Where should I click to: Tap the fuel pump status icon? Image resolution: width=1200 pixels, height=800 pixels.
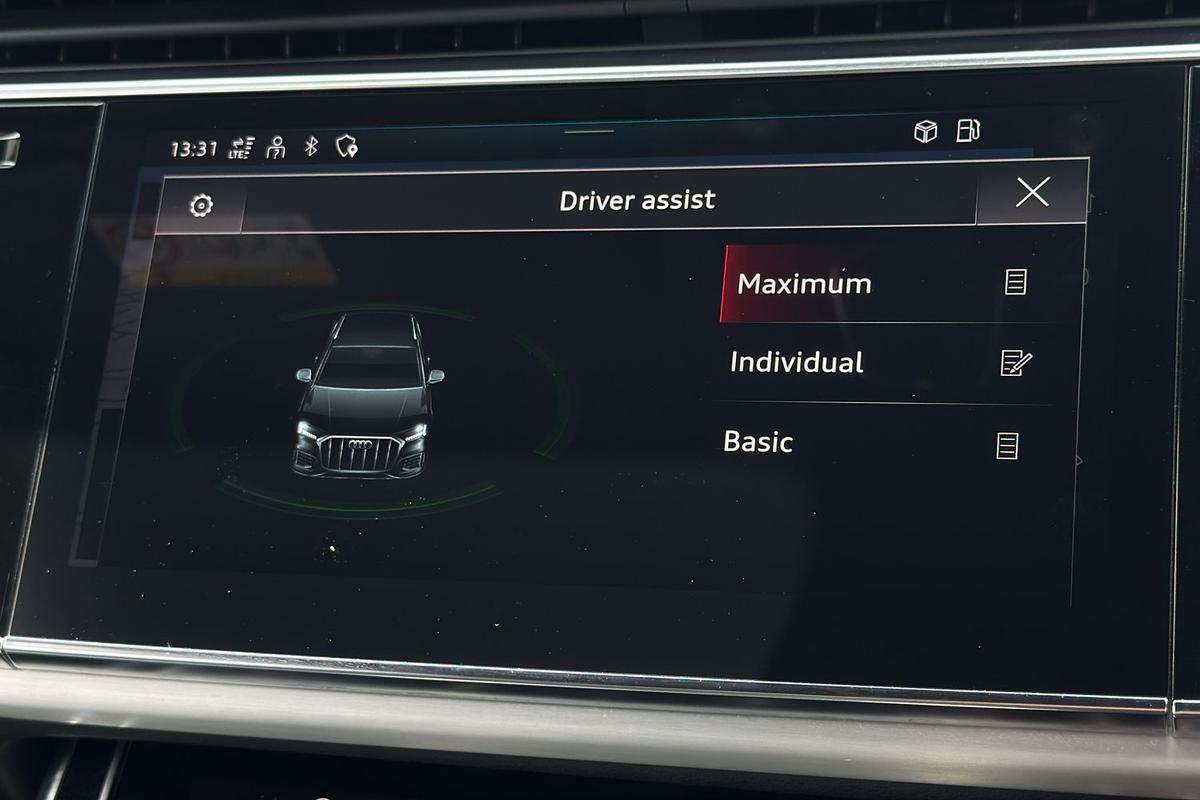click(967, 131)
